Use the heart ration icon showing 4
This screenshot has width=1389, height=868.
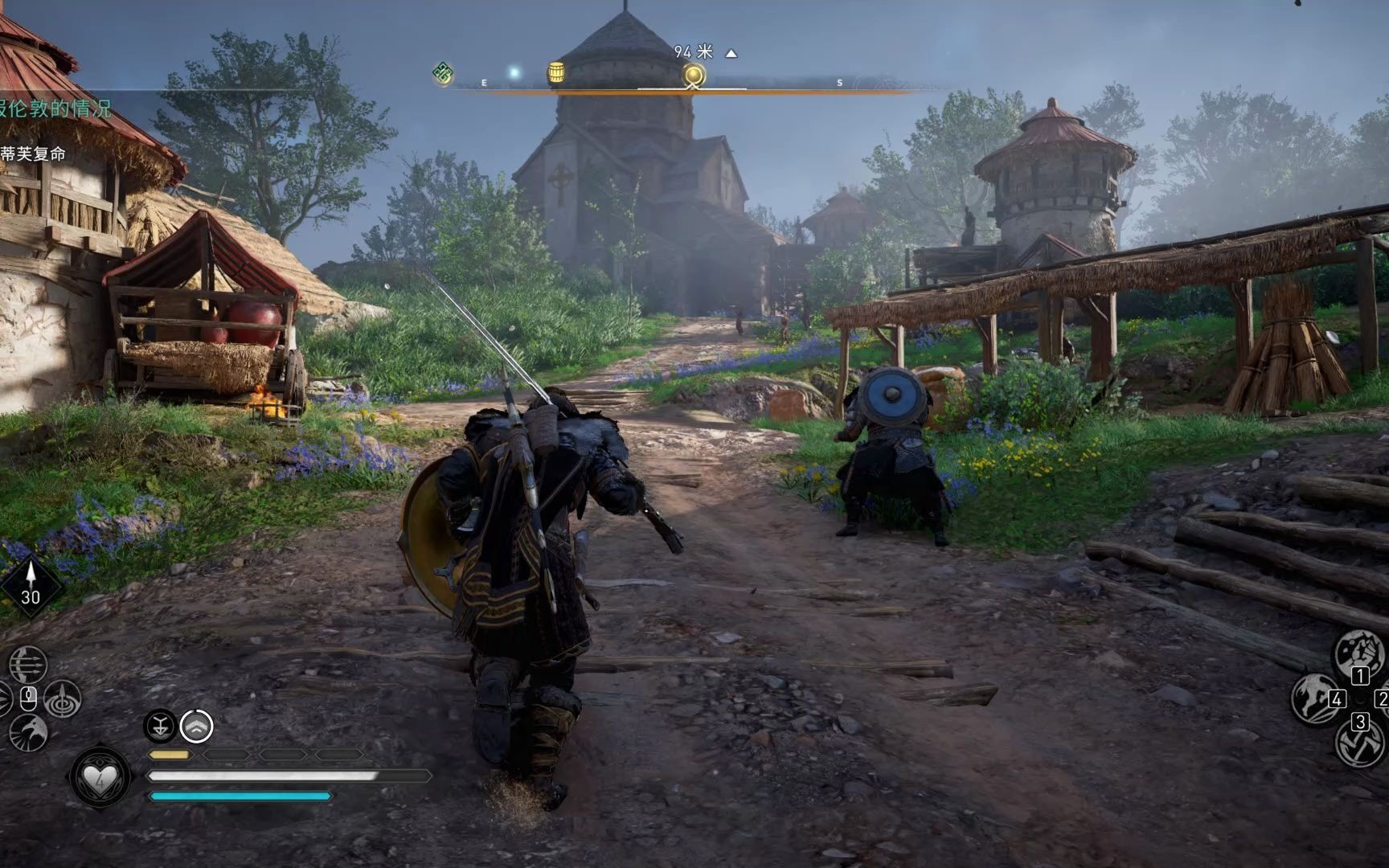pos(100,777)
